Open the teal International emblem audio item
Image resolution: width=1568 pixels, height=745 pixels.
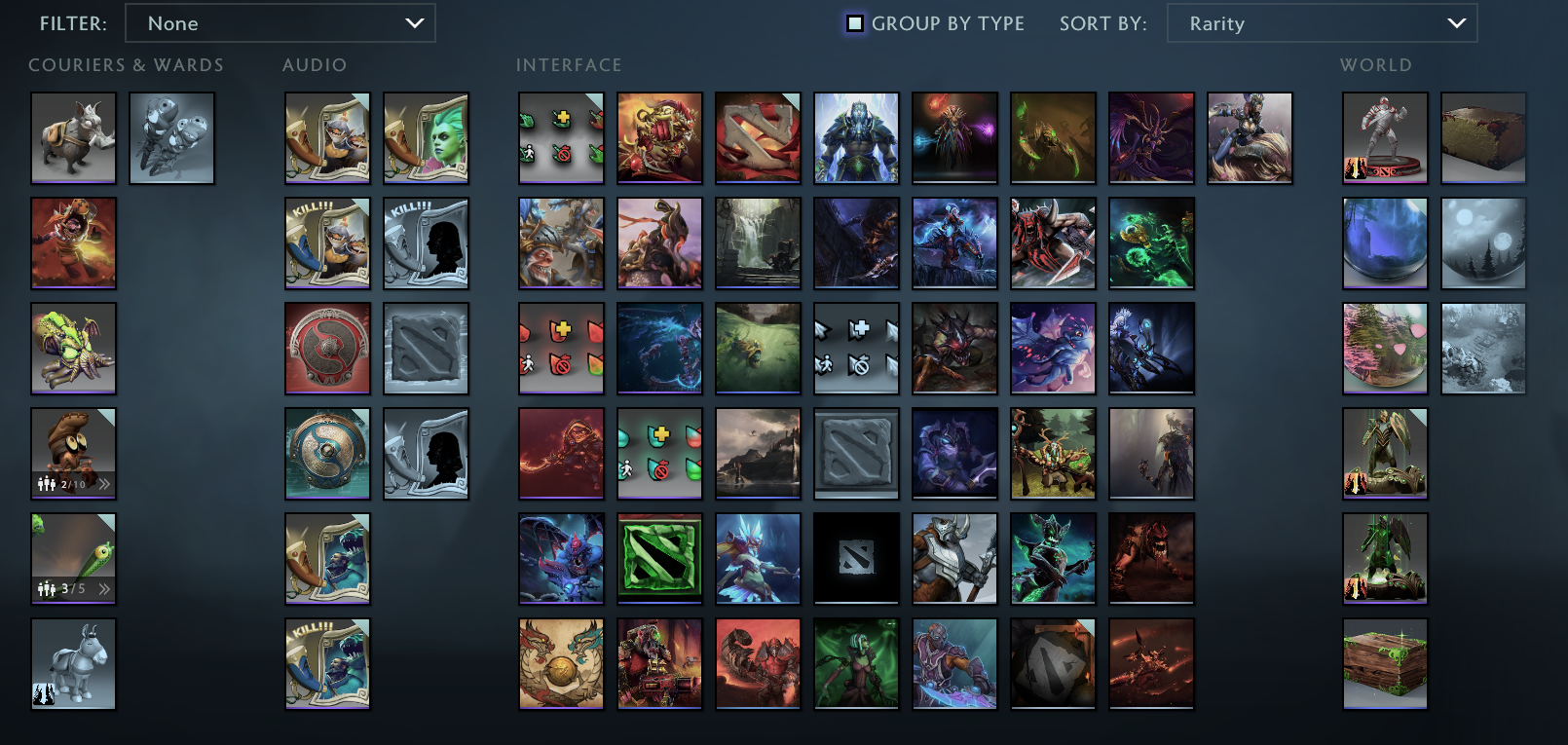(x=327, y=453)
